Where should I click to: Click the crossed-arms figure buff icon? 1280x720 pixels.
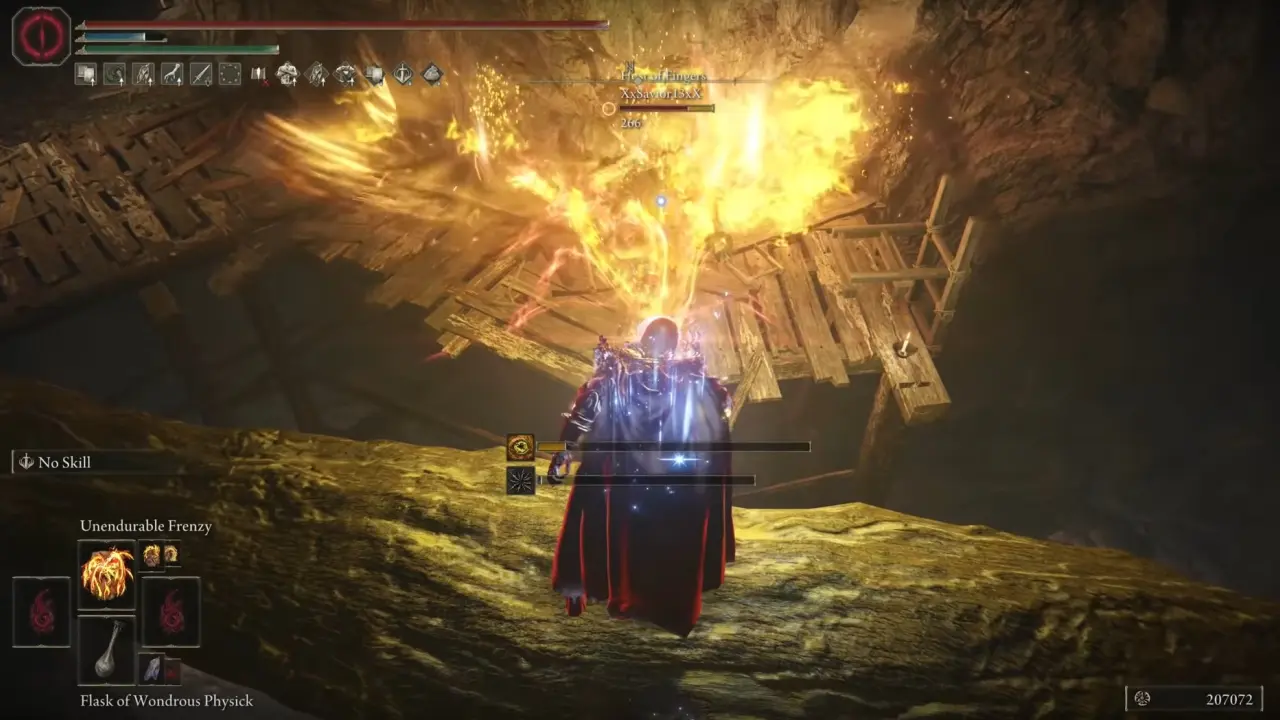[x=288, y=73]
